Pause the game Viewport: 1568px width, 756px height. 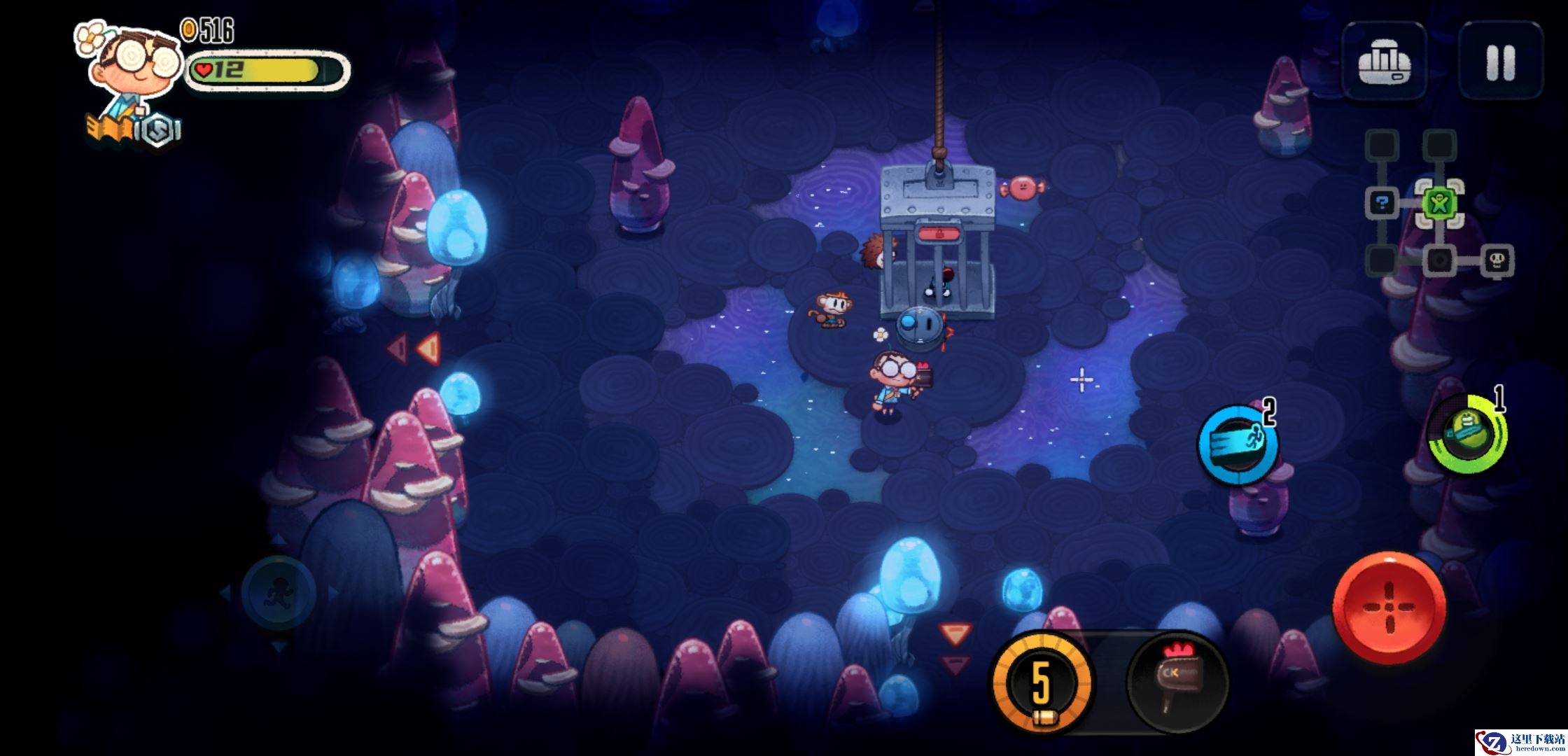click(x=1500, y=62)
